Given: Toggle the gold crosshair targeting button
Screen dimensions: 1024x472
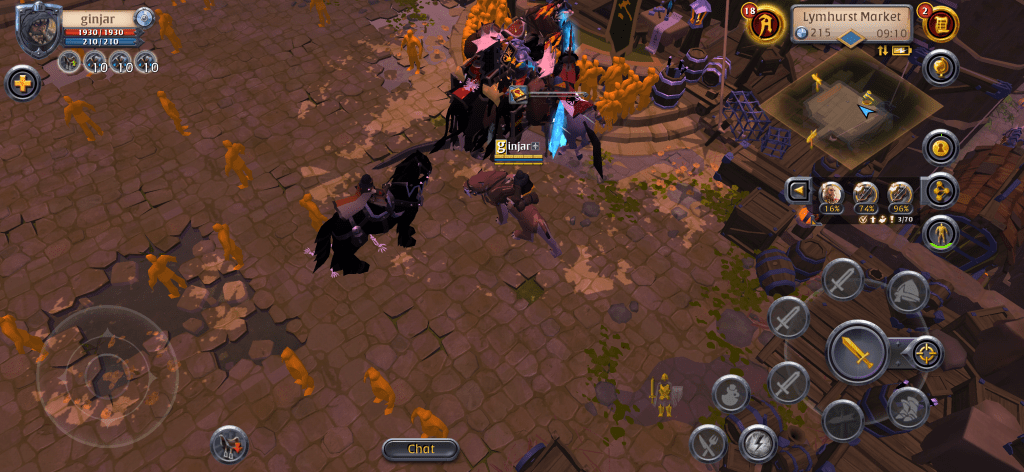Looking at the screenshot, I should (x=927, y=353).
